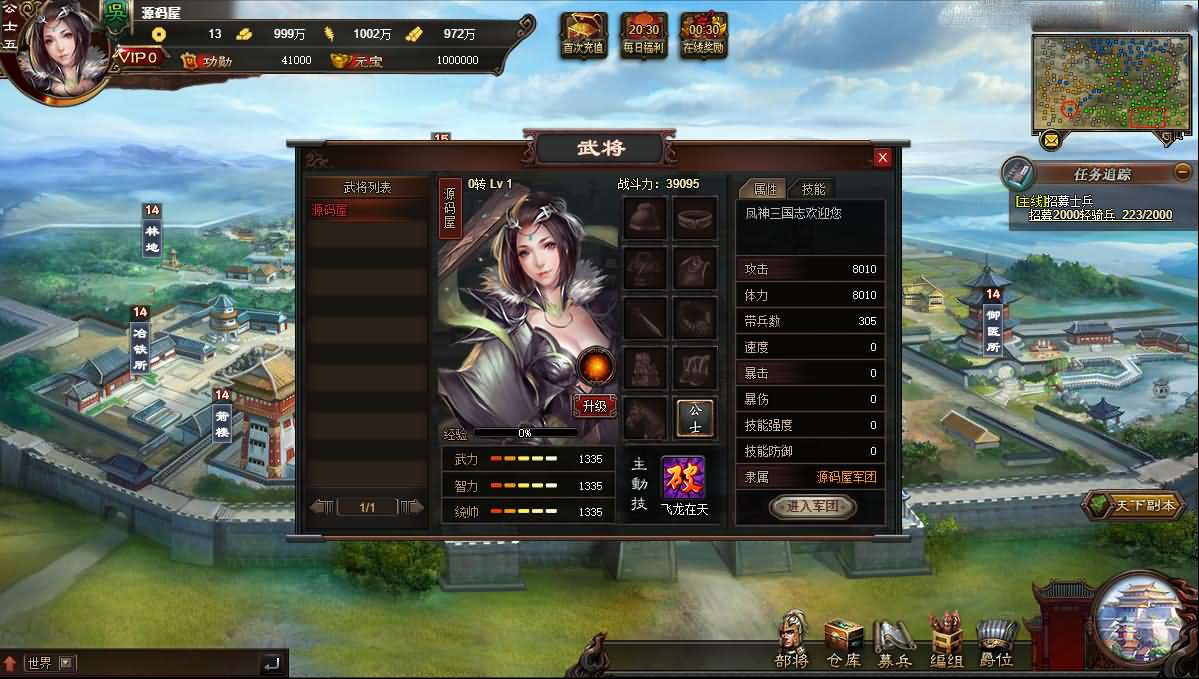Screen dimensions: 1199x679
Task: Open the mail envelope icon
Action: tap(1050, 140)
